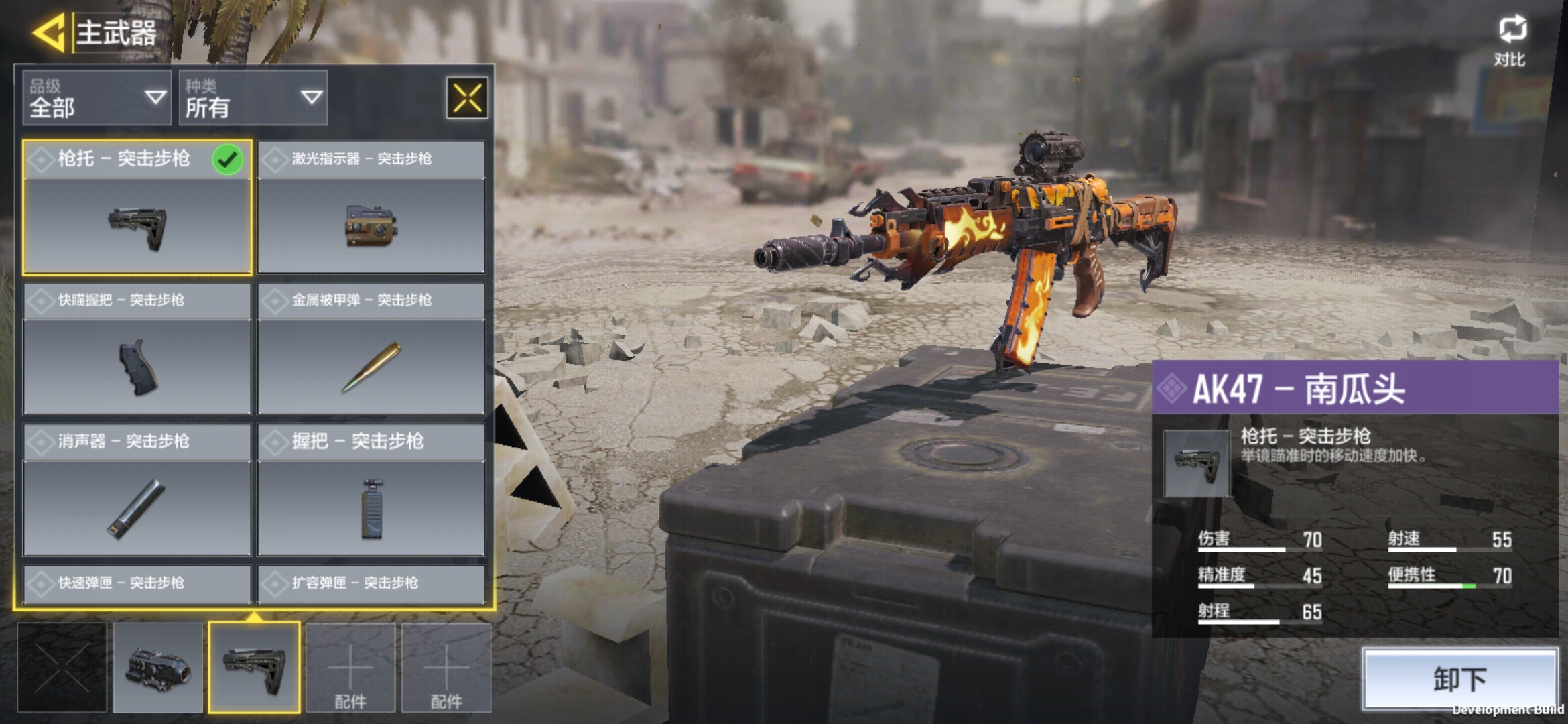Image resolution: width=1568 pixels, height=724 pixels.
Task: Choose the 扩容弹匣 extended magazine attachment
Action: (x=371, y=583)
